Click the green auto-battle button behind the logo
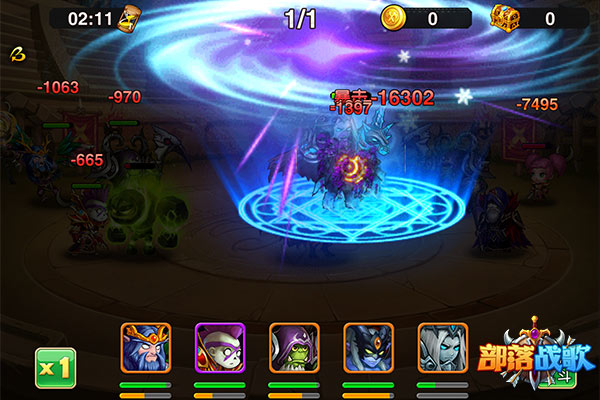Viewport: 600px width, 400px height. [x=566, y=377]
